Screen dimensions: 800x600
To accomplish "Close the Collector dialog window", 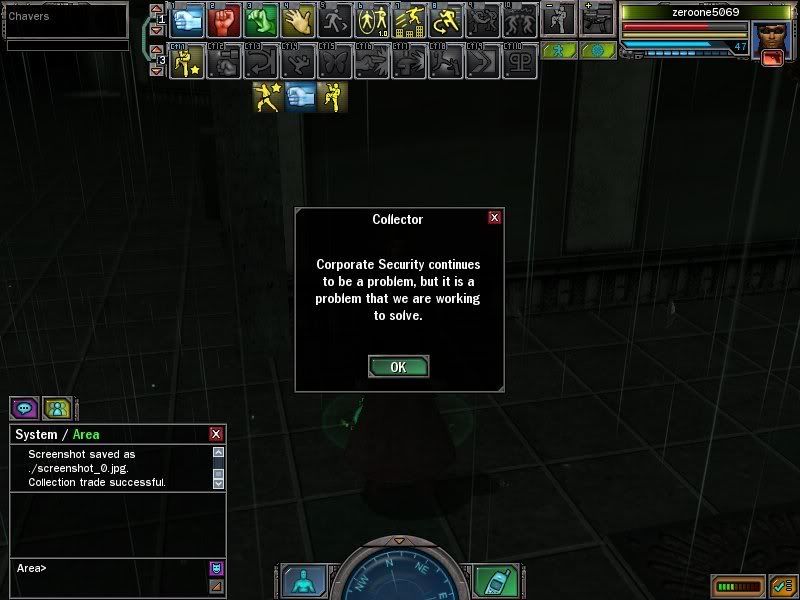I will 494,218.
